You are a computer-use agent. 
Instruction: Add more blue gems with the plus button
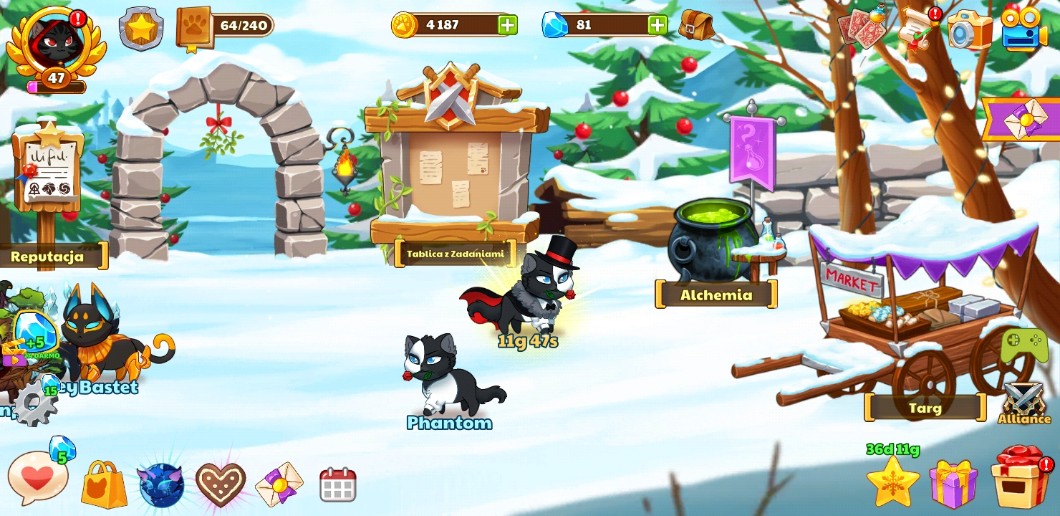657,25
